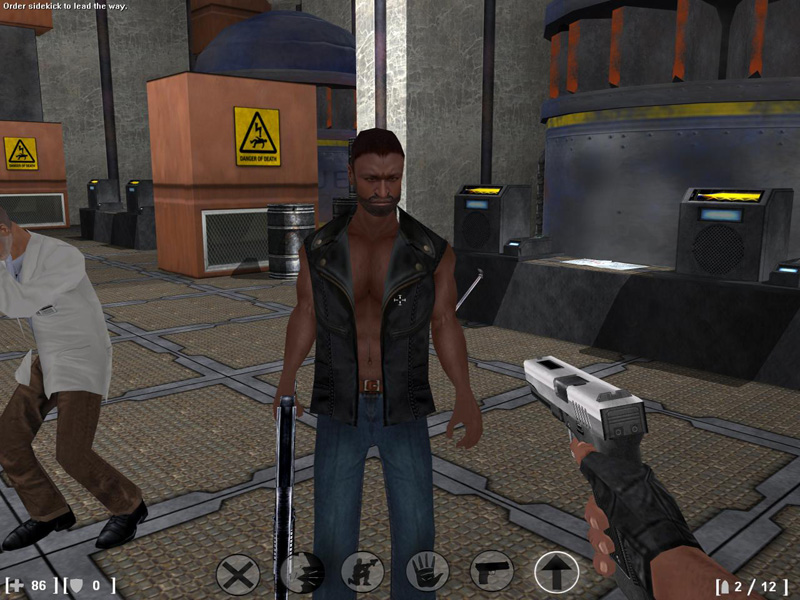
Task: Order sidekick to lead with the up arrow
Action: pos(556,573)
